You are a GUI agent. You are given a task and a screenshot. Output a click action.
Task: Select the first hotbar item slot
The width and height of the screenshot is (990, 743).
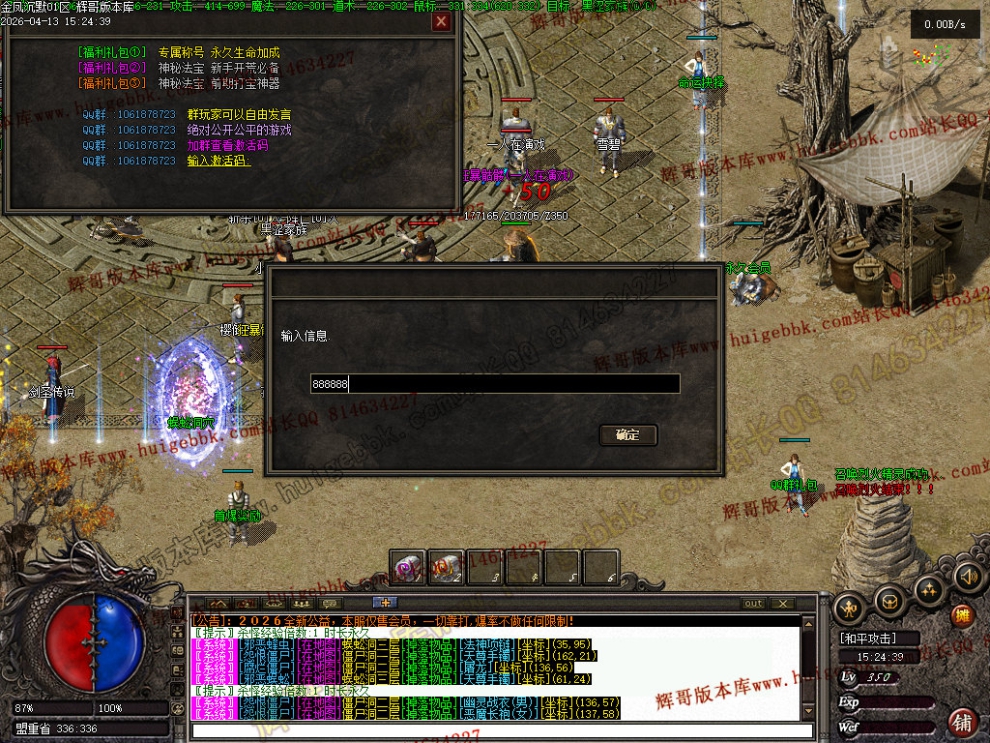coord(408,567)
